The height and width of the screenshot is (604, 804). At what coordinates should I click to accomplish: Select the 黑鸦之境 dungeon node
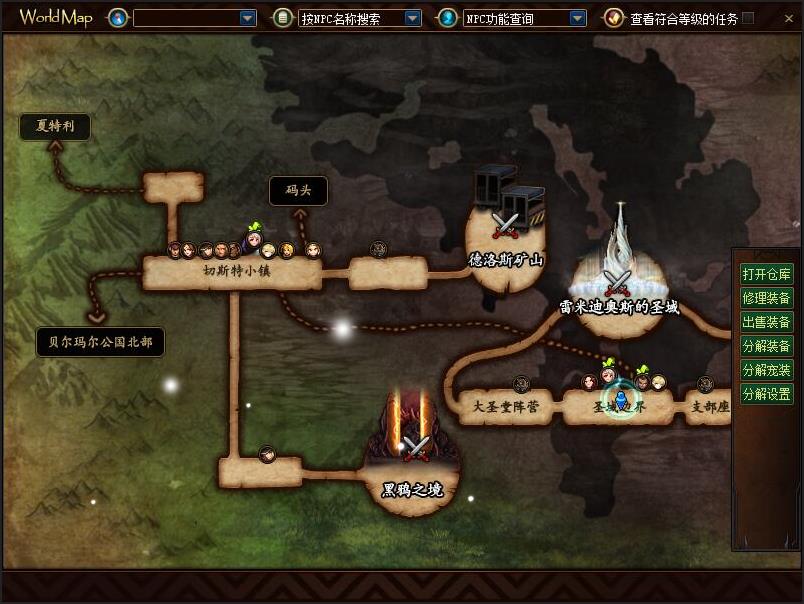point(413,470)
